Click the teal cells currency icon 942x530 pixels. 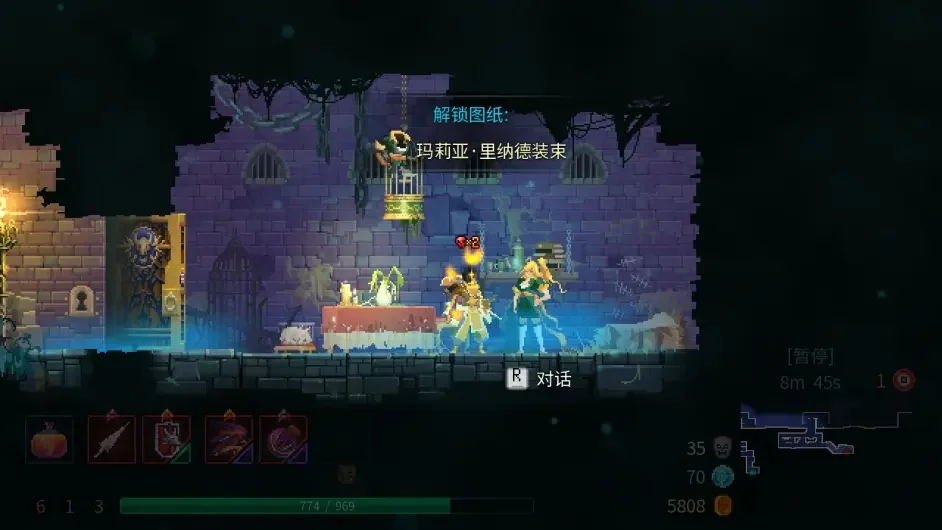point(723,477)
